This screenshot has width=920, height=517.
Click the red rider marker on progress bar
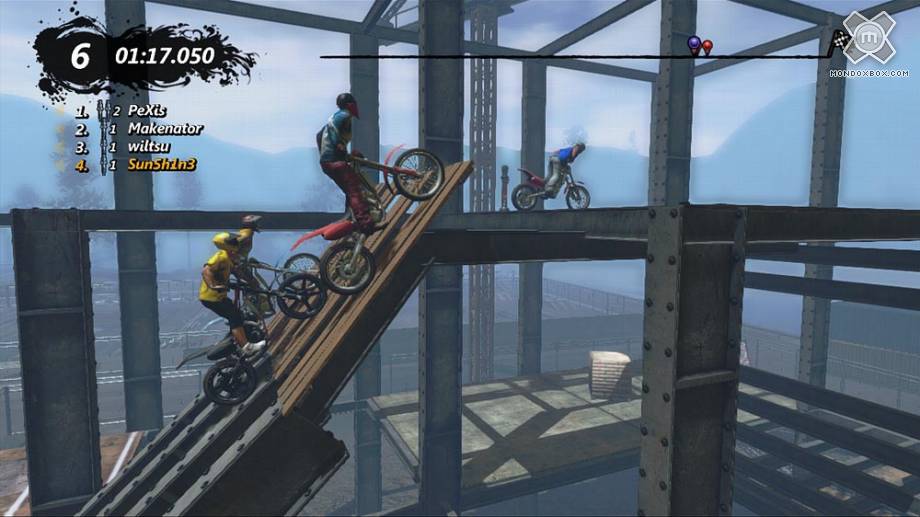(x=707, y=46)
